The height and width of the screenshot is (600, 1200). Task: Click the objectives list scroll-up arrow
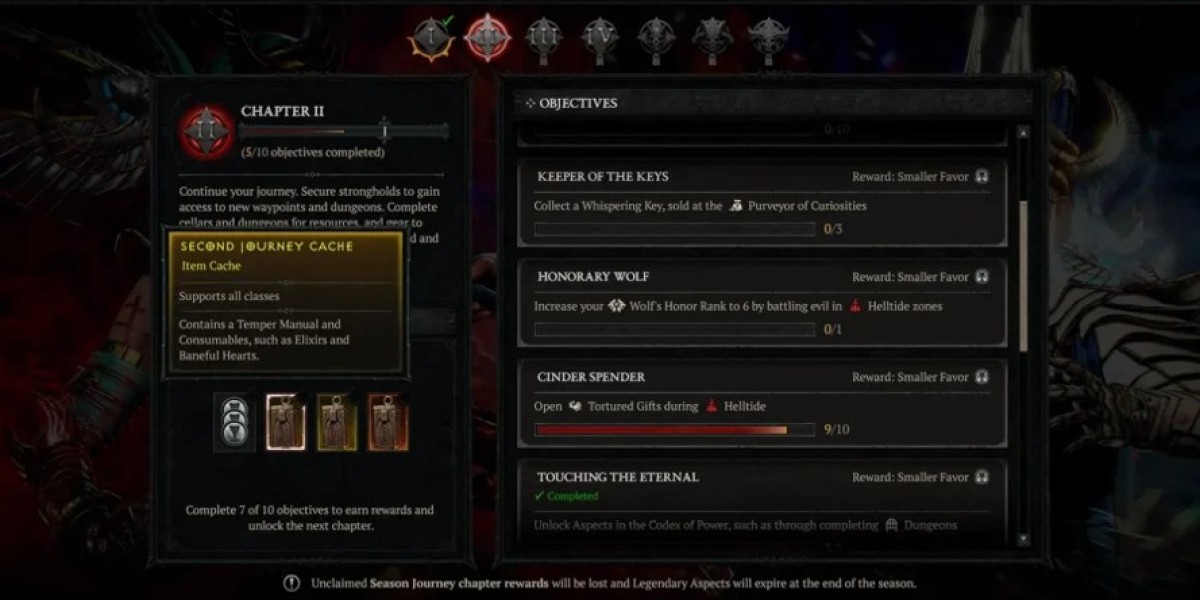tap(1022, 133)
